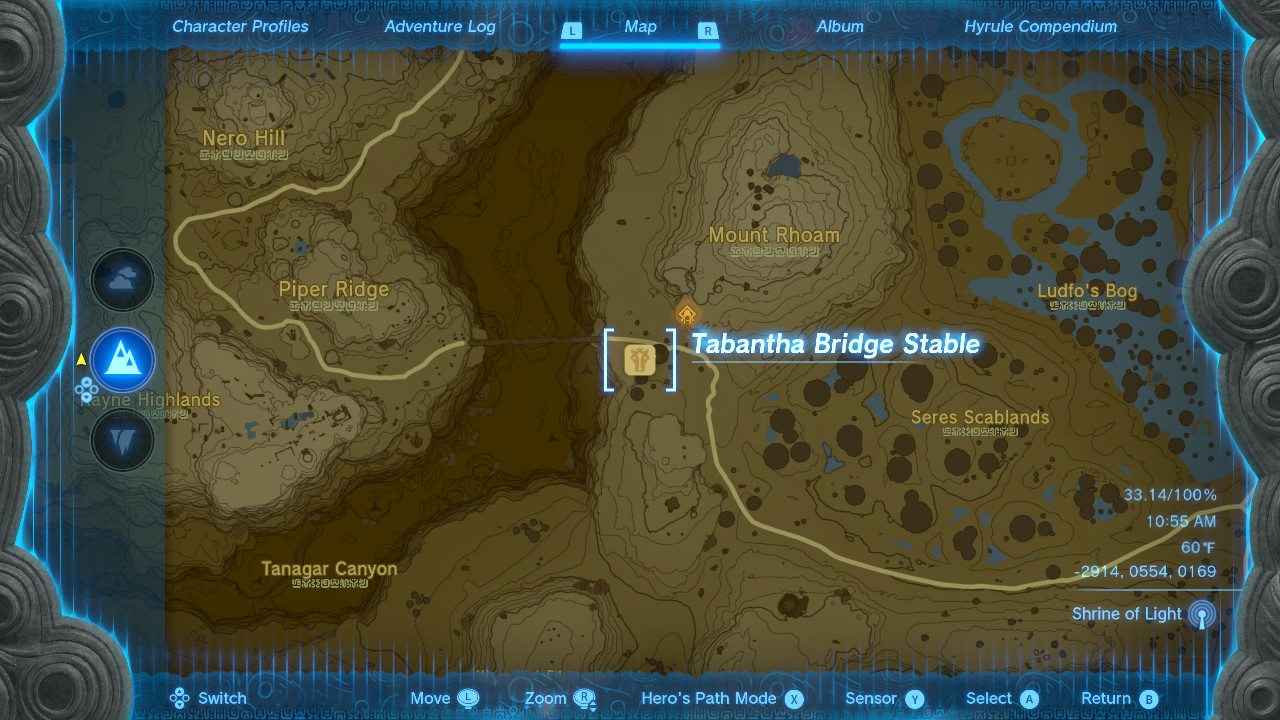Switch to the Album tab

pos(840,27)
